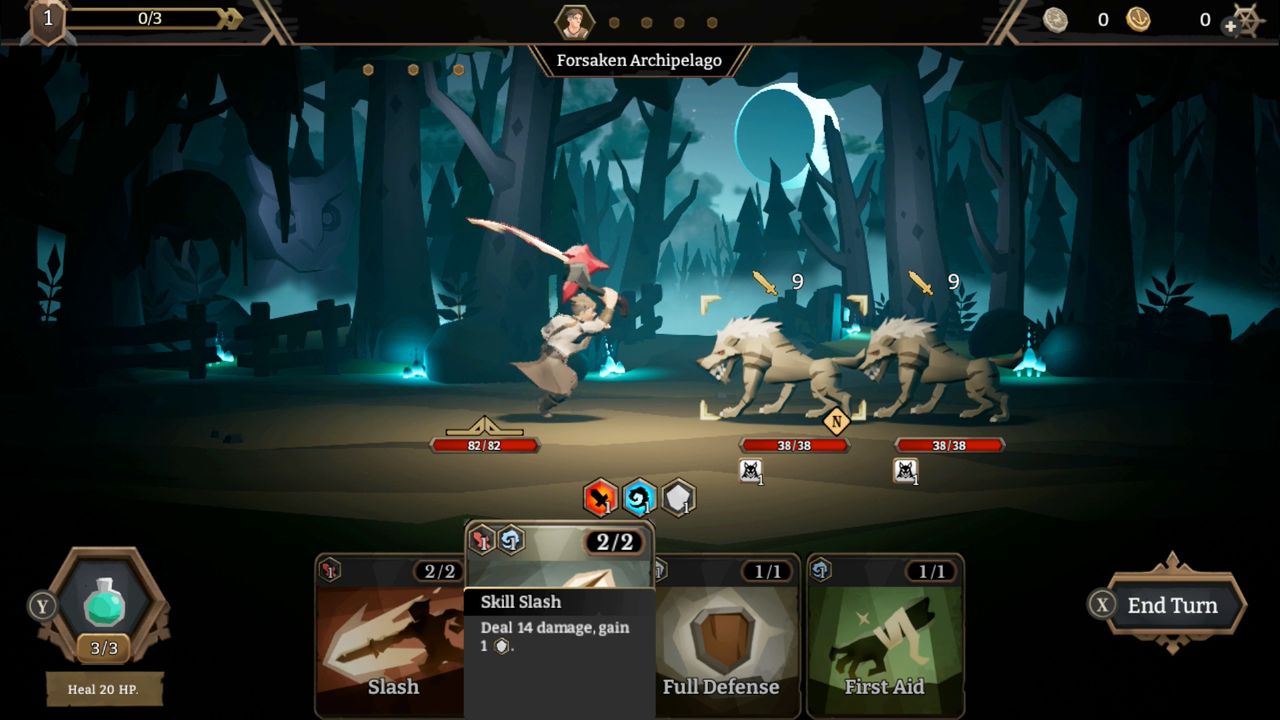Click the player's 82/82 health bar
The image size is (1280, 720).
pyautogui.click(x=484, y=446)
